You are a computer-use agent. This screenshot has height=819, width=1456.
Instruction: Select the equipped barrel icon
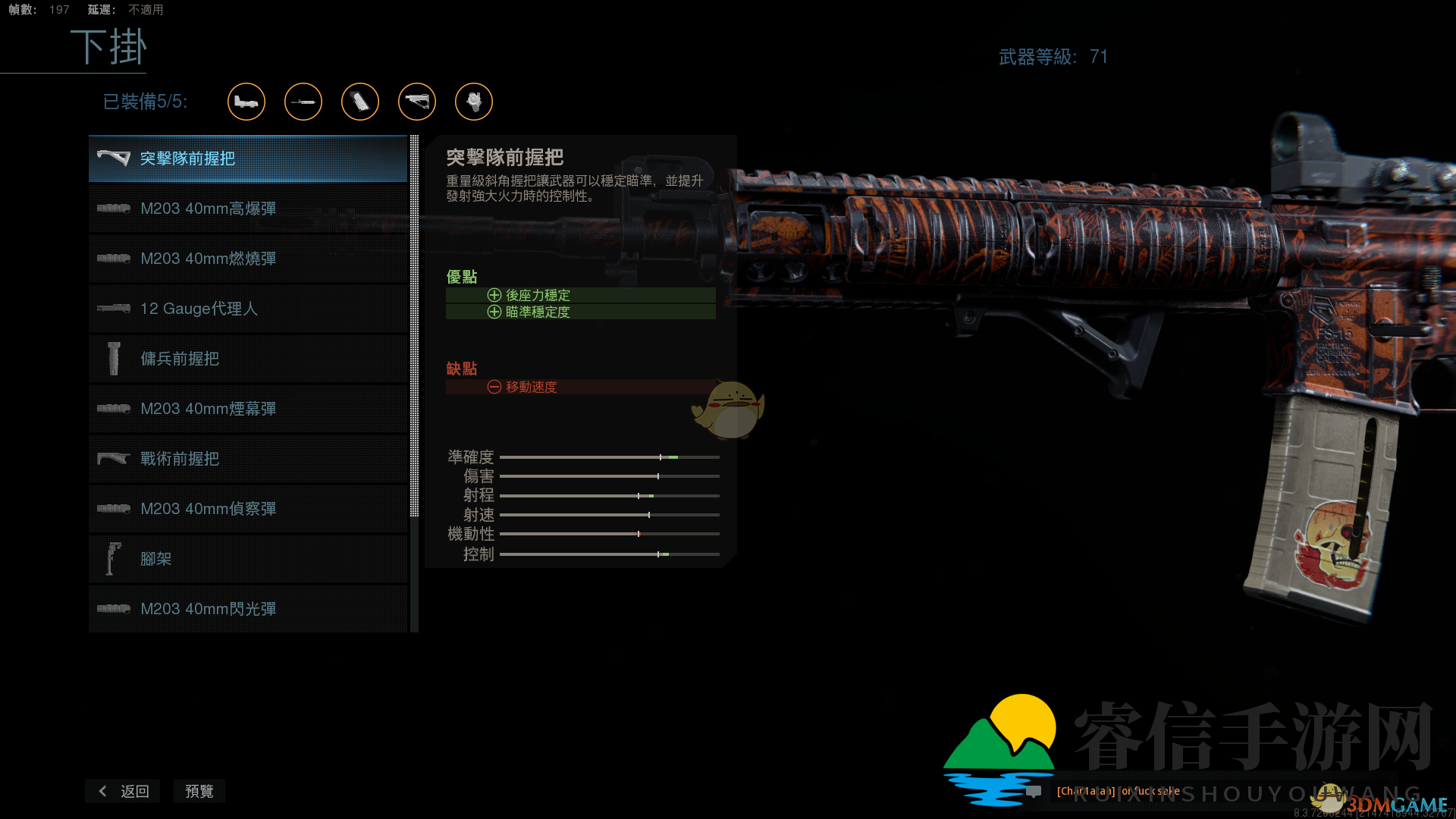pyautogui.click(x=303, y=102)
